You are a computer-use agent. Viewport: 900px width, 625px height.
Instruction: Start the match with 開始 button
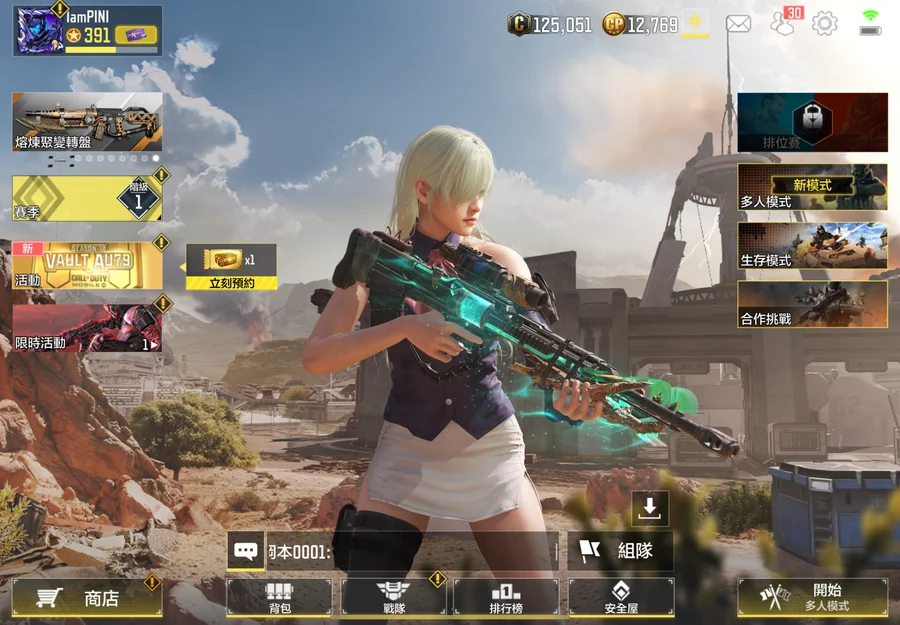pyautogui.click(x=812, y=598)
